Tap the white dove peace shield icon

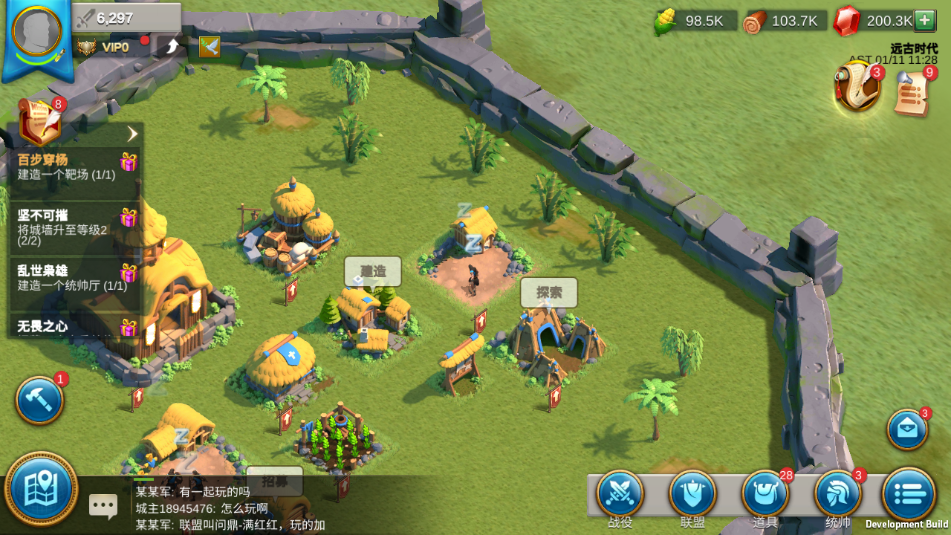pos(209,46)
